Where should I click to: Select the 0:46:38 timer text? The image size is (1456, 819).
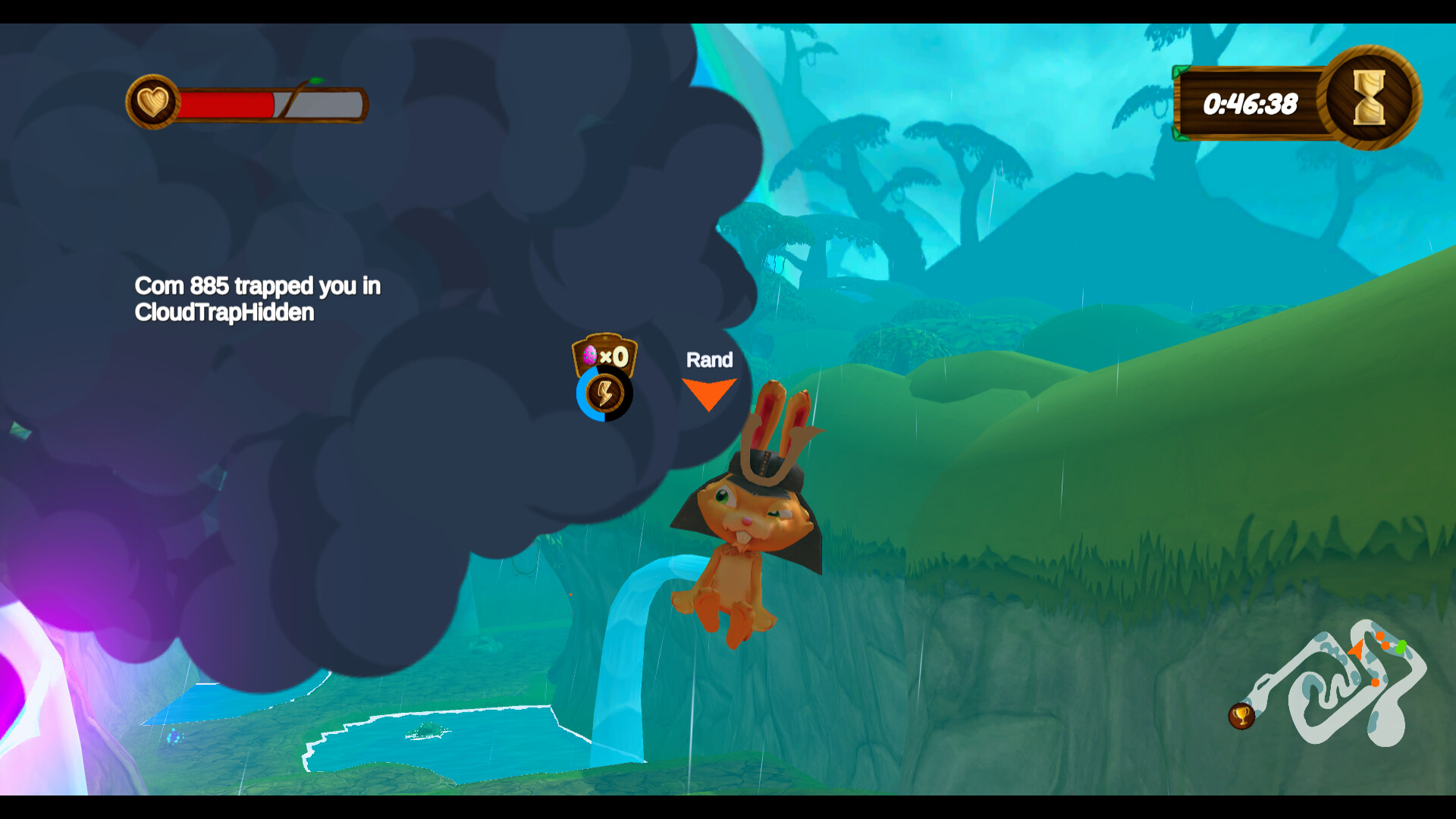tap(1250, 103)
